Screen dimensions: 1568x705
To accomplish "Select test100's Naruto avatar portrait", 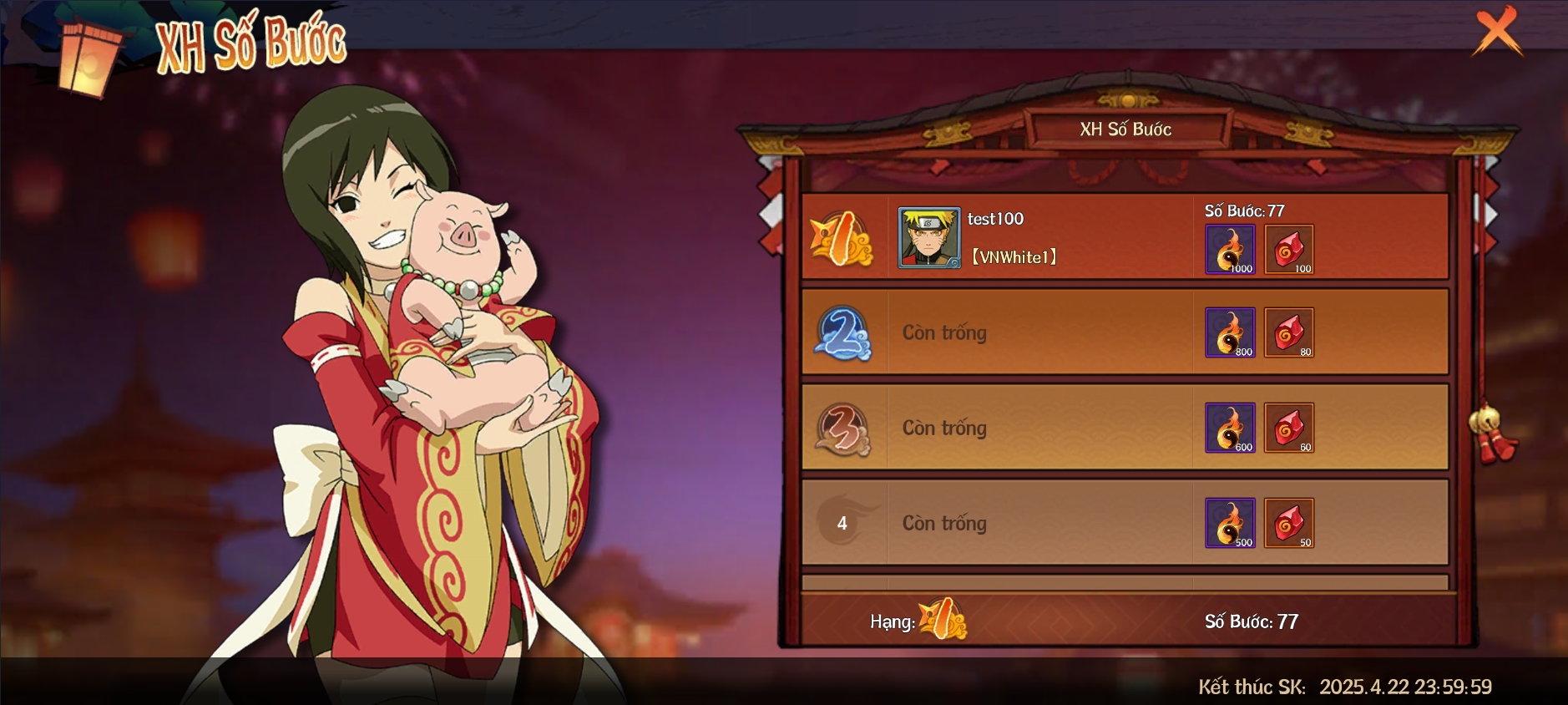I will click(x=928, y=238).
